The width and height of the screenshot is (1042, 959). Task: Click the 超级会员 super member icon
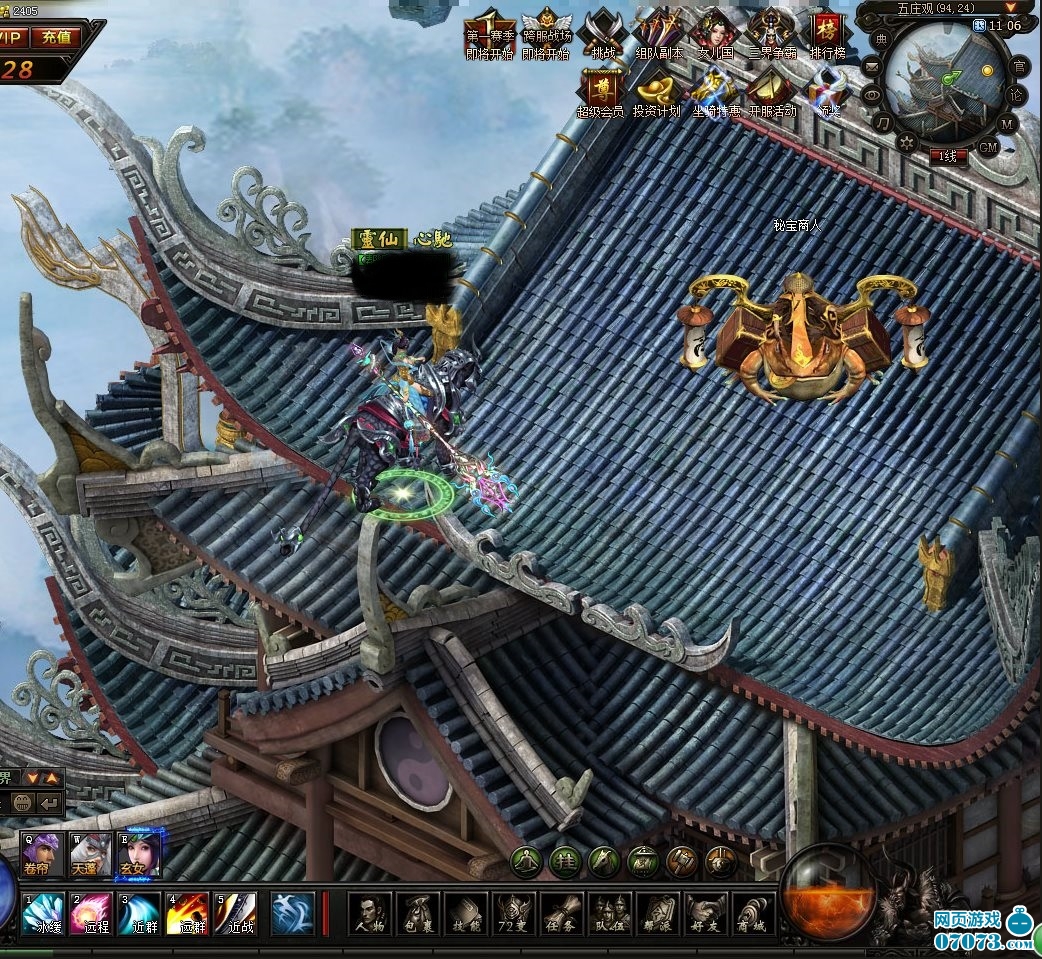600,90
